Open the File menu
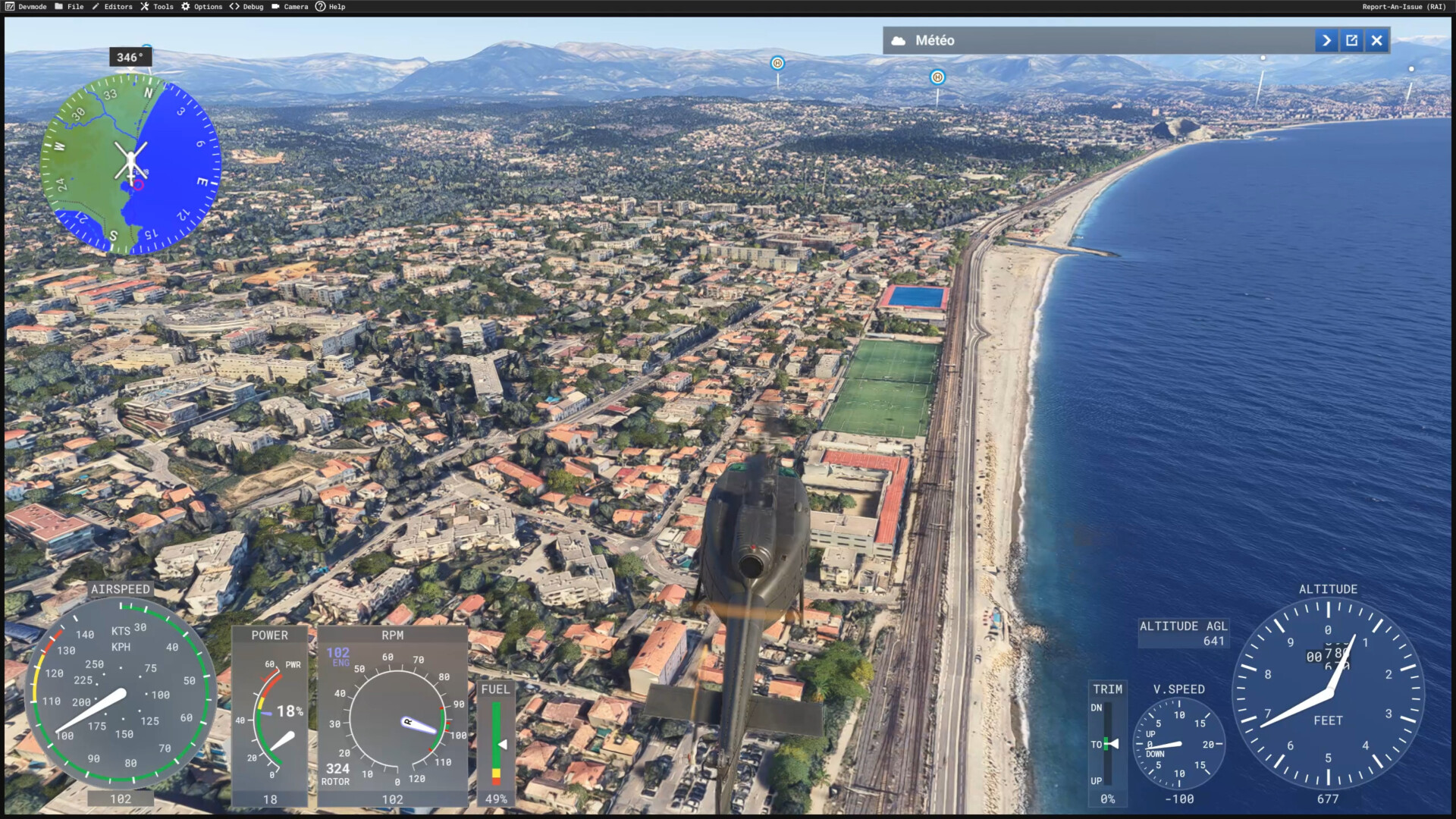 [70, 7]
